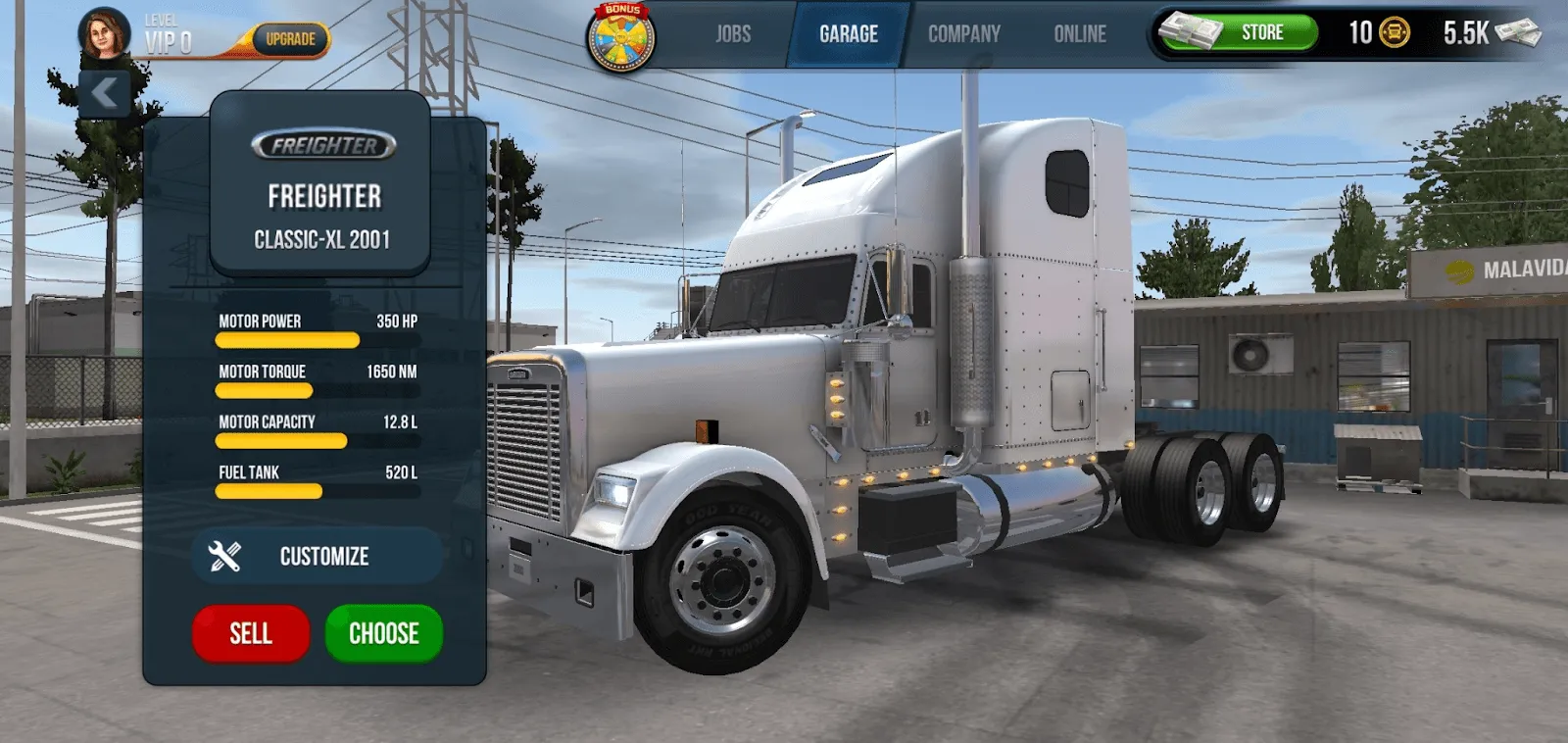Sell the Freighter Classic-XL truck
Image resolution: width=1568 pixels, height=743 pixels.
[251, 633]
